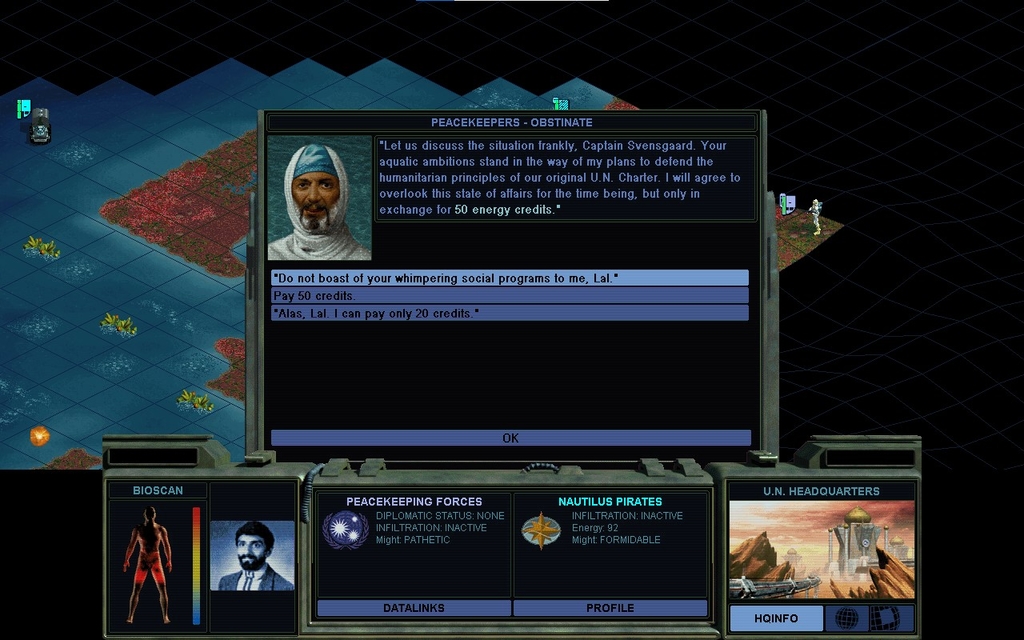Select the "Pay 50 credits" response

[509, 296]
